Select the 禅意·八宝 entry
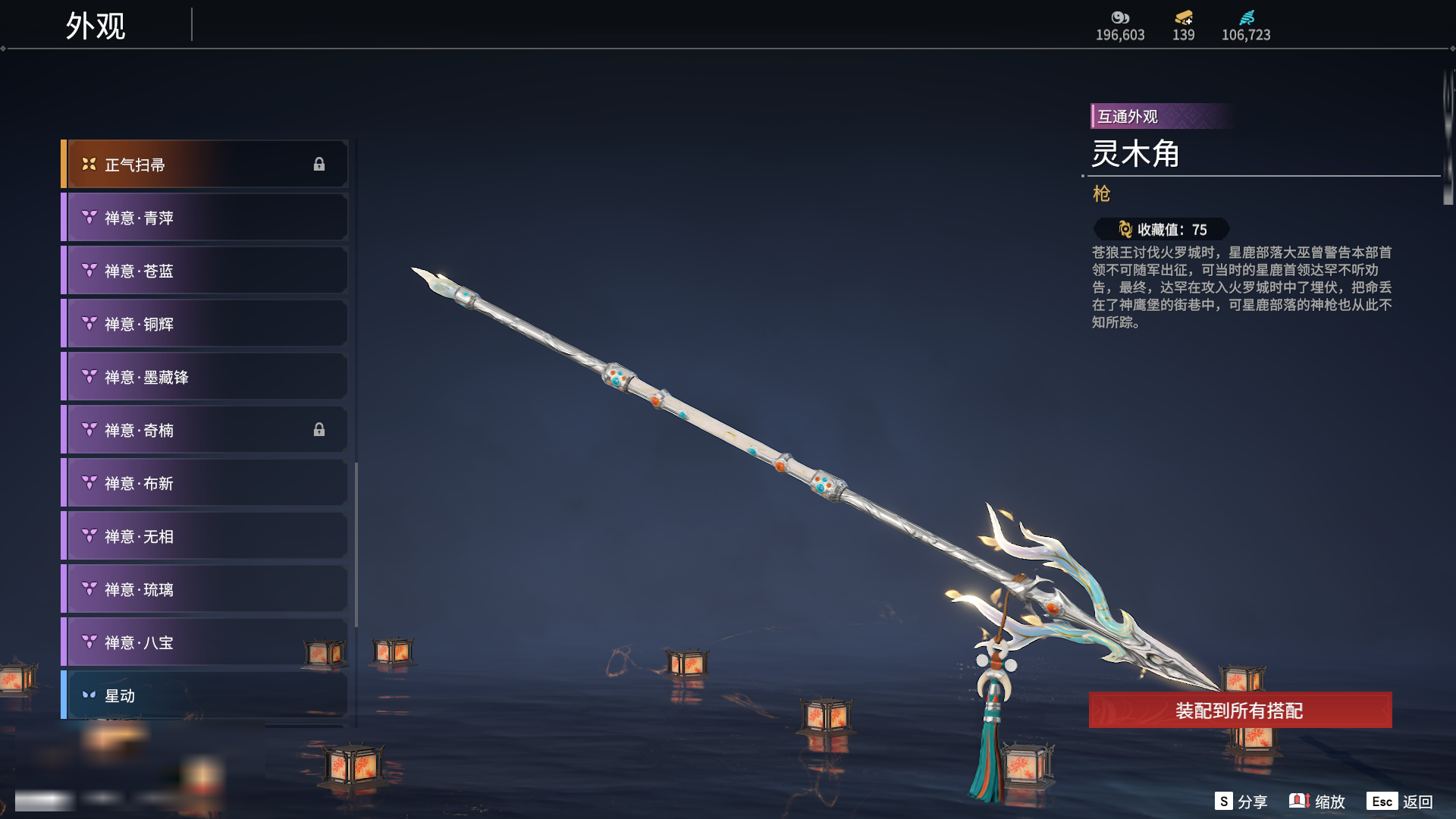The height and width of the screenshot is (819, 1456). [205, 642]
